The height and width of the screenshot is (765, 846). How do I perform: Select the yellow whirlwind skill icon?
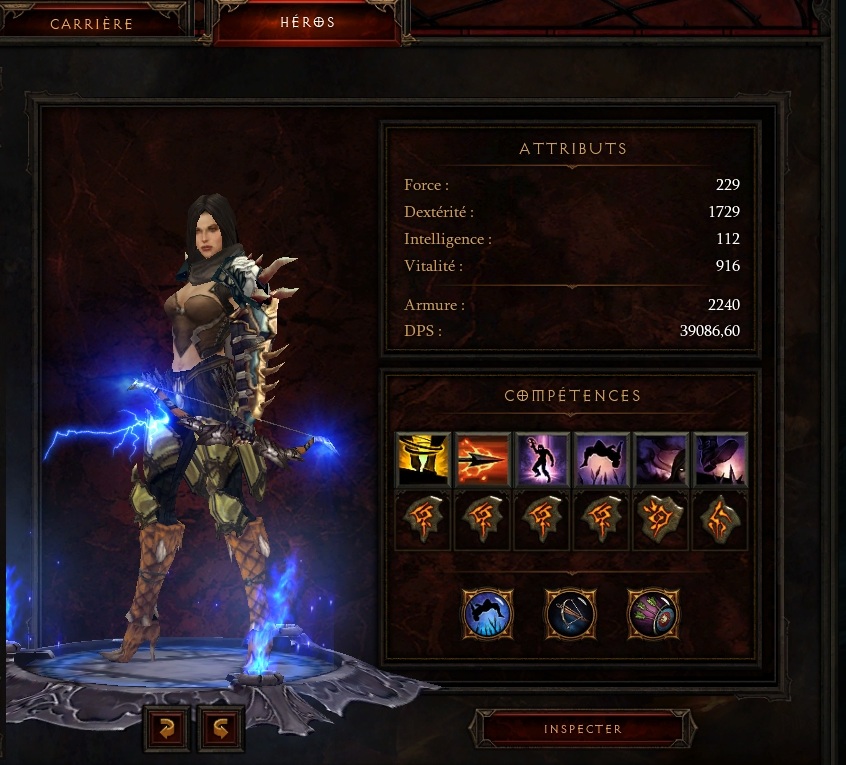[423, 459]
